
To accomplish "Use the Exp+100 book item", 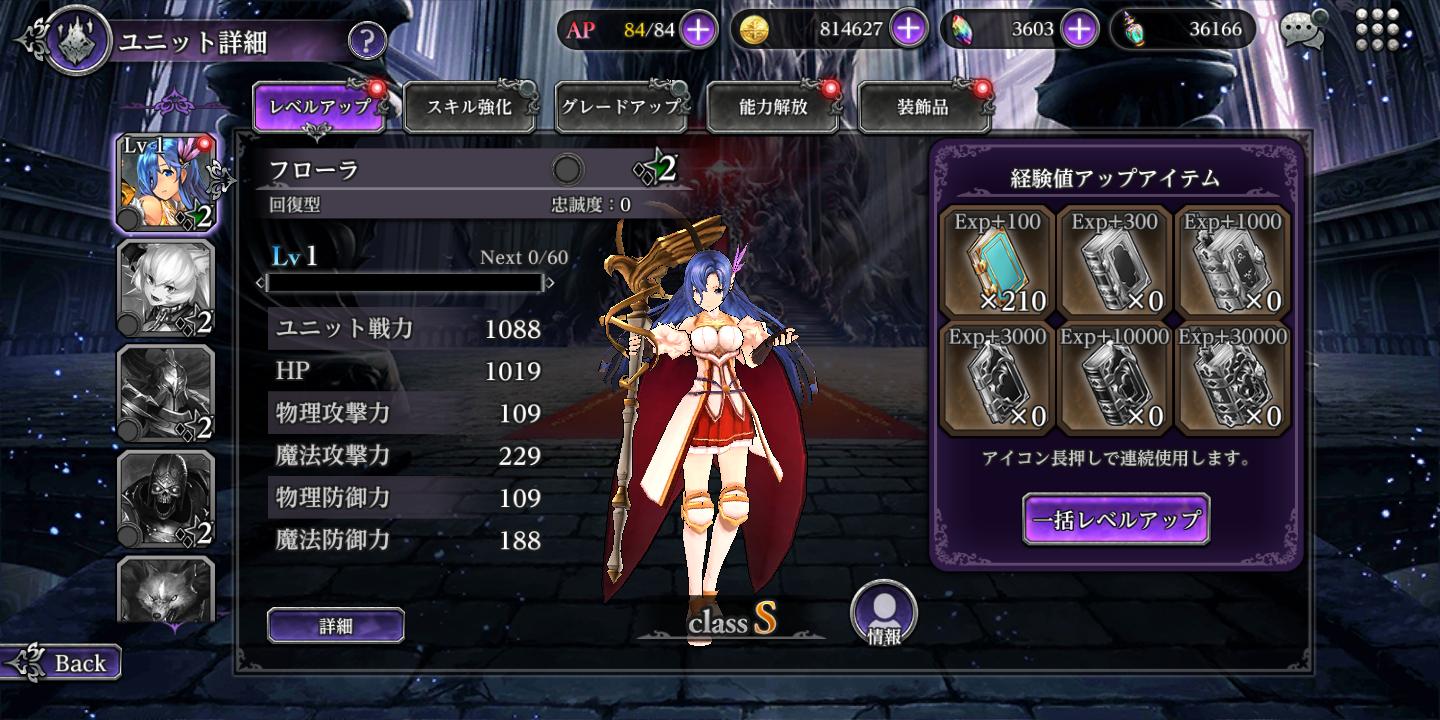I will [x=997, y=262].
